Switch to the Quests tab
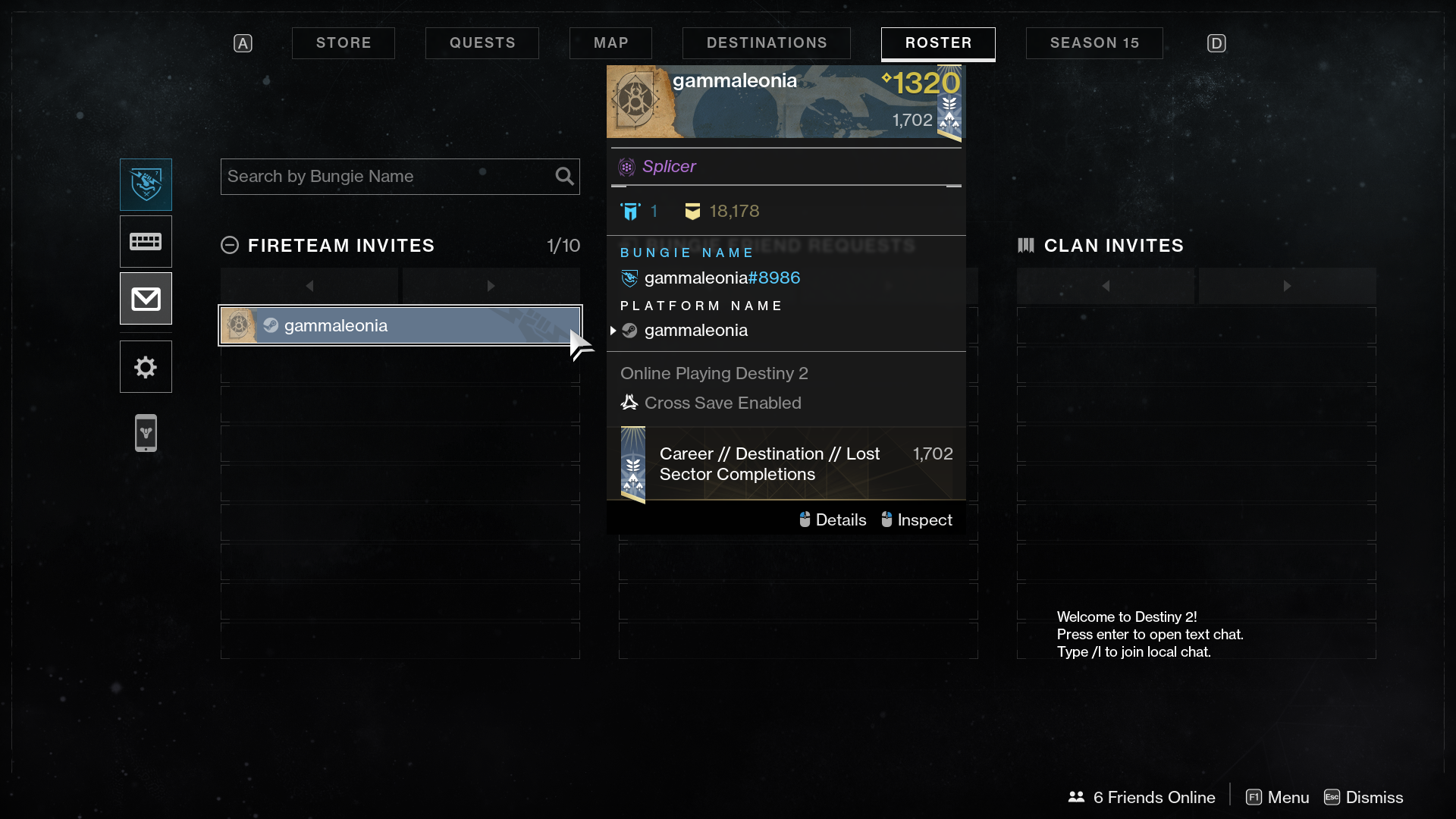 point(482,43)
